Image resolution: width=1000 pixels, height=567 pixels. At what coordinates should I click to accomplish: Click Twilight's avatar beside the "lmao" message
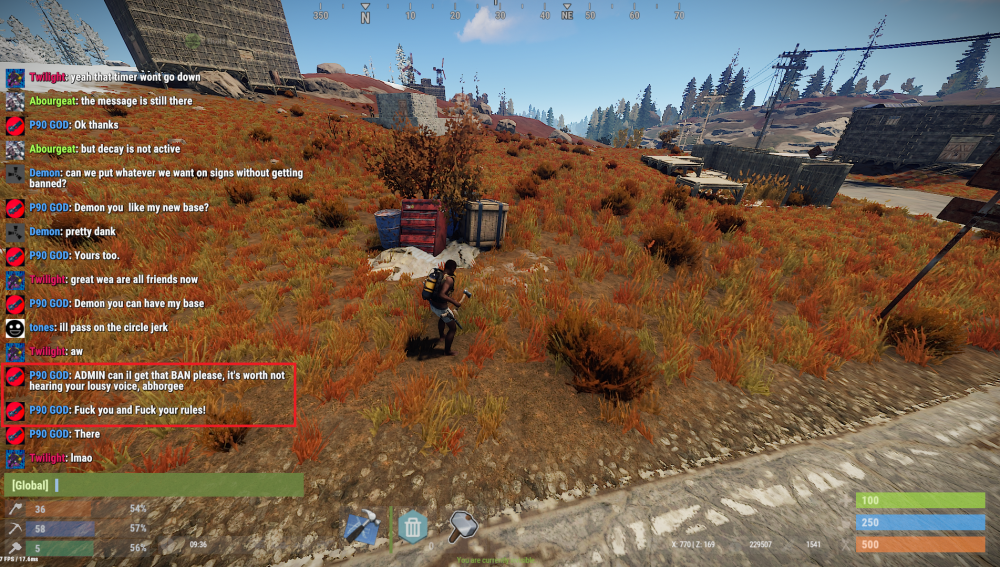click(15, 459)
